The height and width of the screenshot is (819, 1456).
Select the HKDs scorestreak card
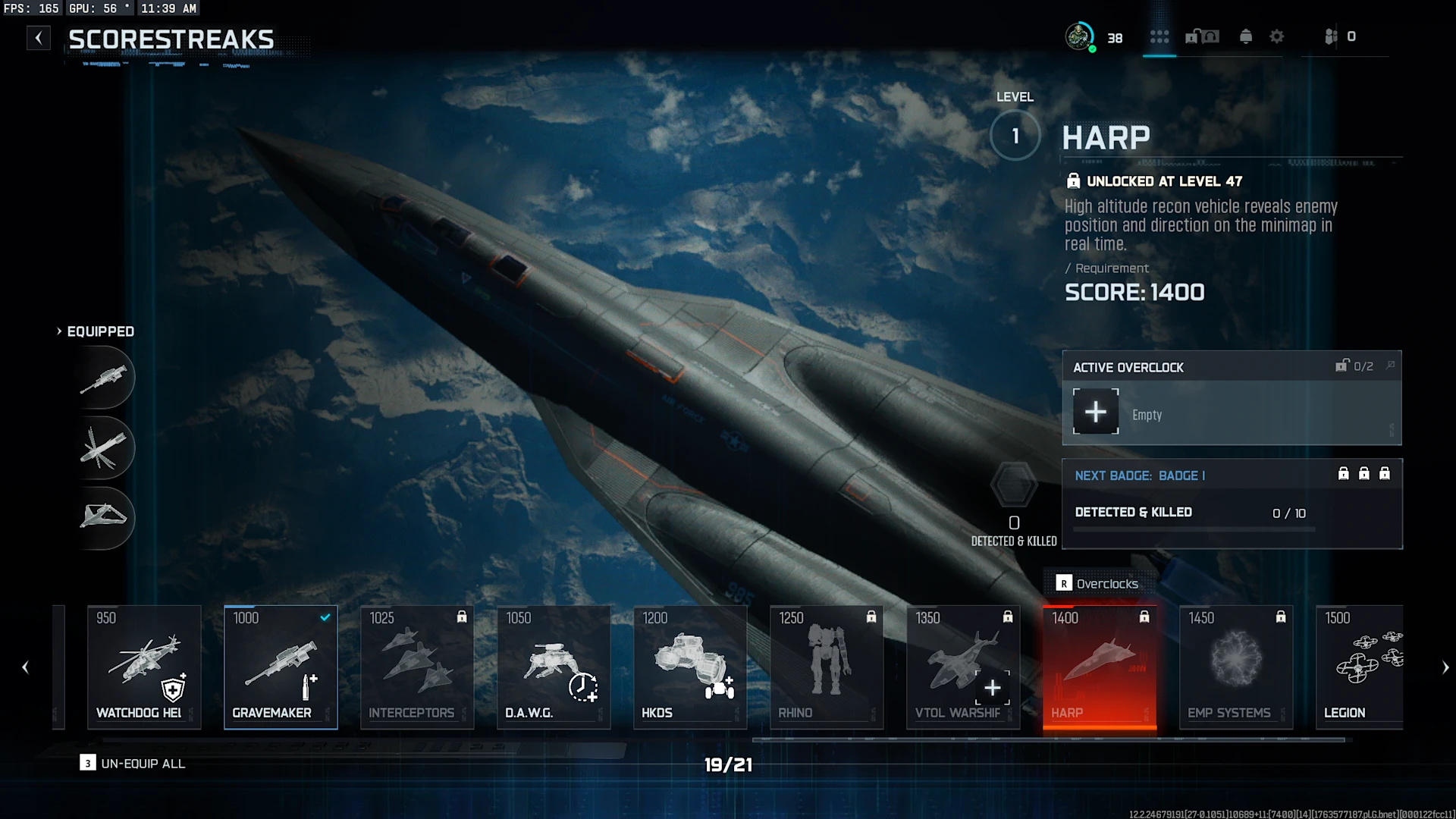coord(690,667)
